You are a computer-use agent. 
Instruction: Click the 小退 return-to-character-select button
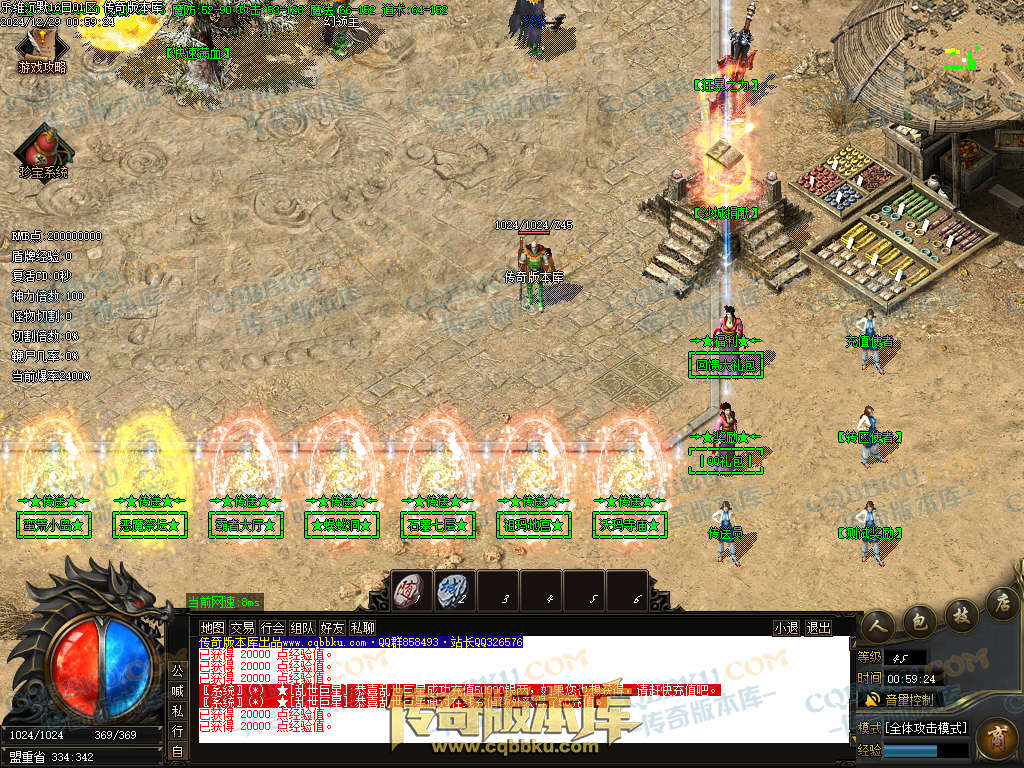[786, 628]
